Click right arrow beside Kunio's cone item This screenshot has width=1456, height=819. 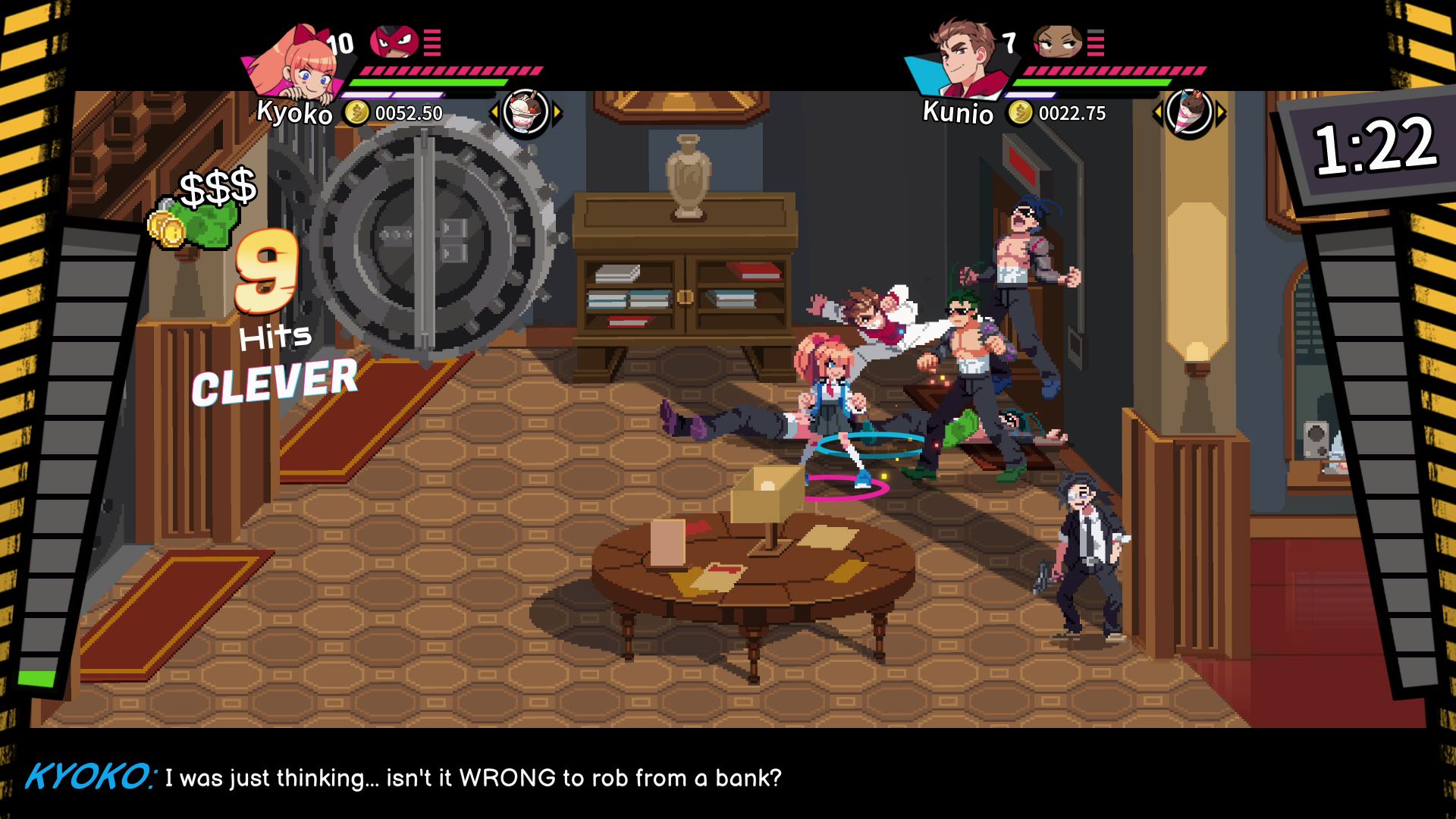(1221, 114)
